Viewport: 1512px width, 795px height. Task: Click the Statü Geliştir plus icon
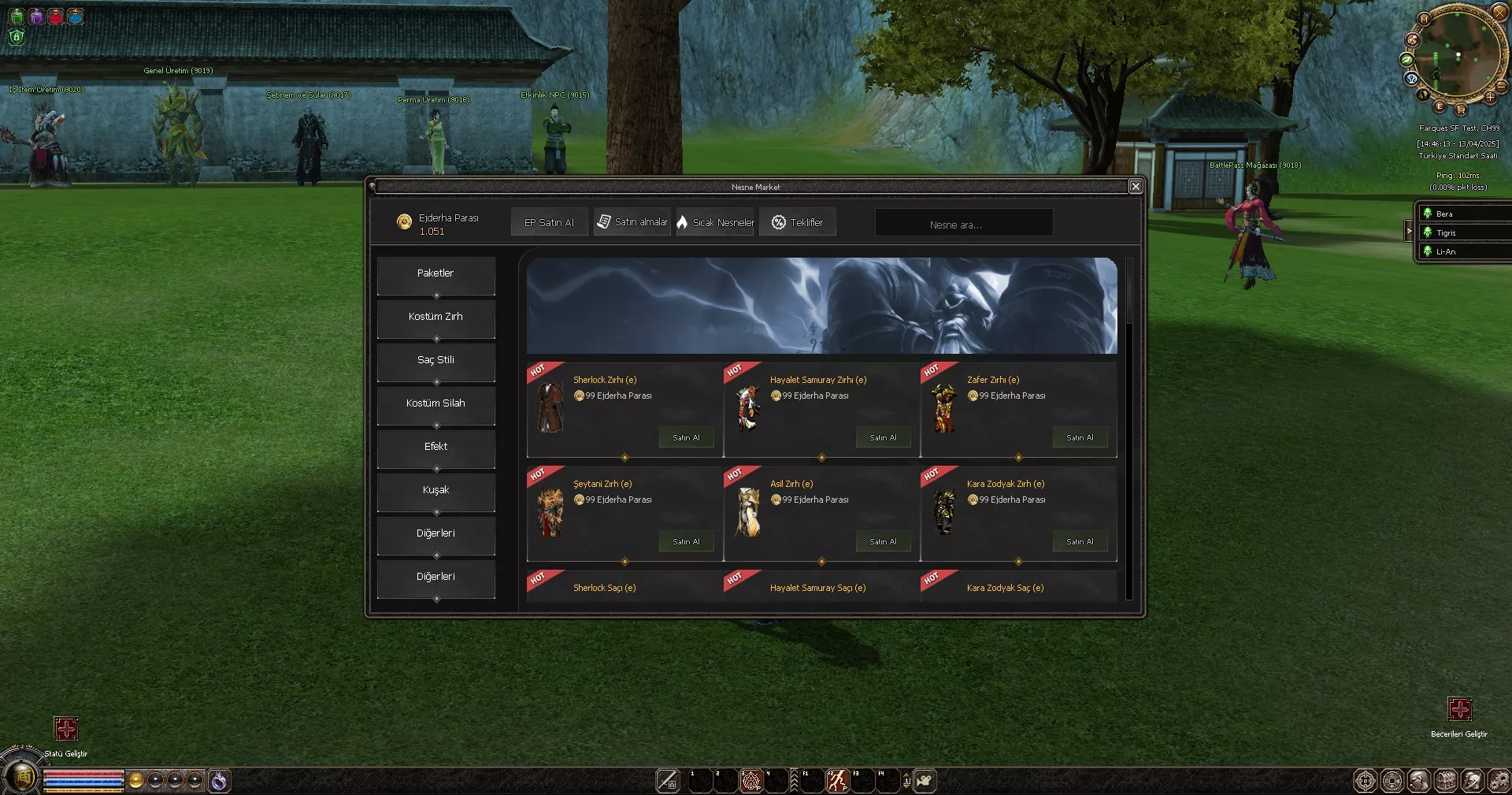pyautogui.click(x=66, y=730)
